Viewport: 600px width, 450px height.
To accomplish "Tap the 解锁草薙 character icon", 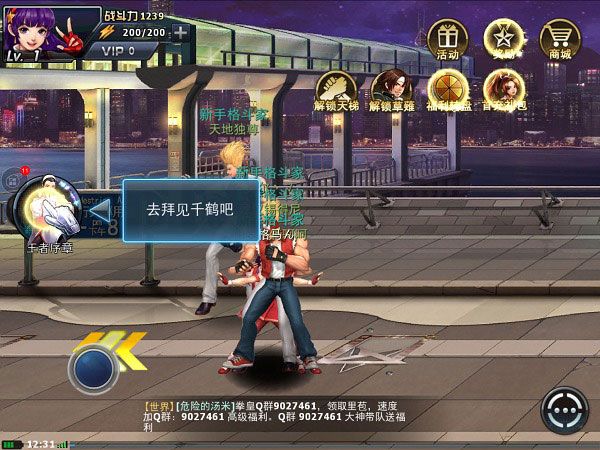I will (391, 87).
